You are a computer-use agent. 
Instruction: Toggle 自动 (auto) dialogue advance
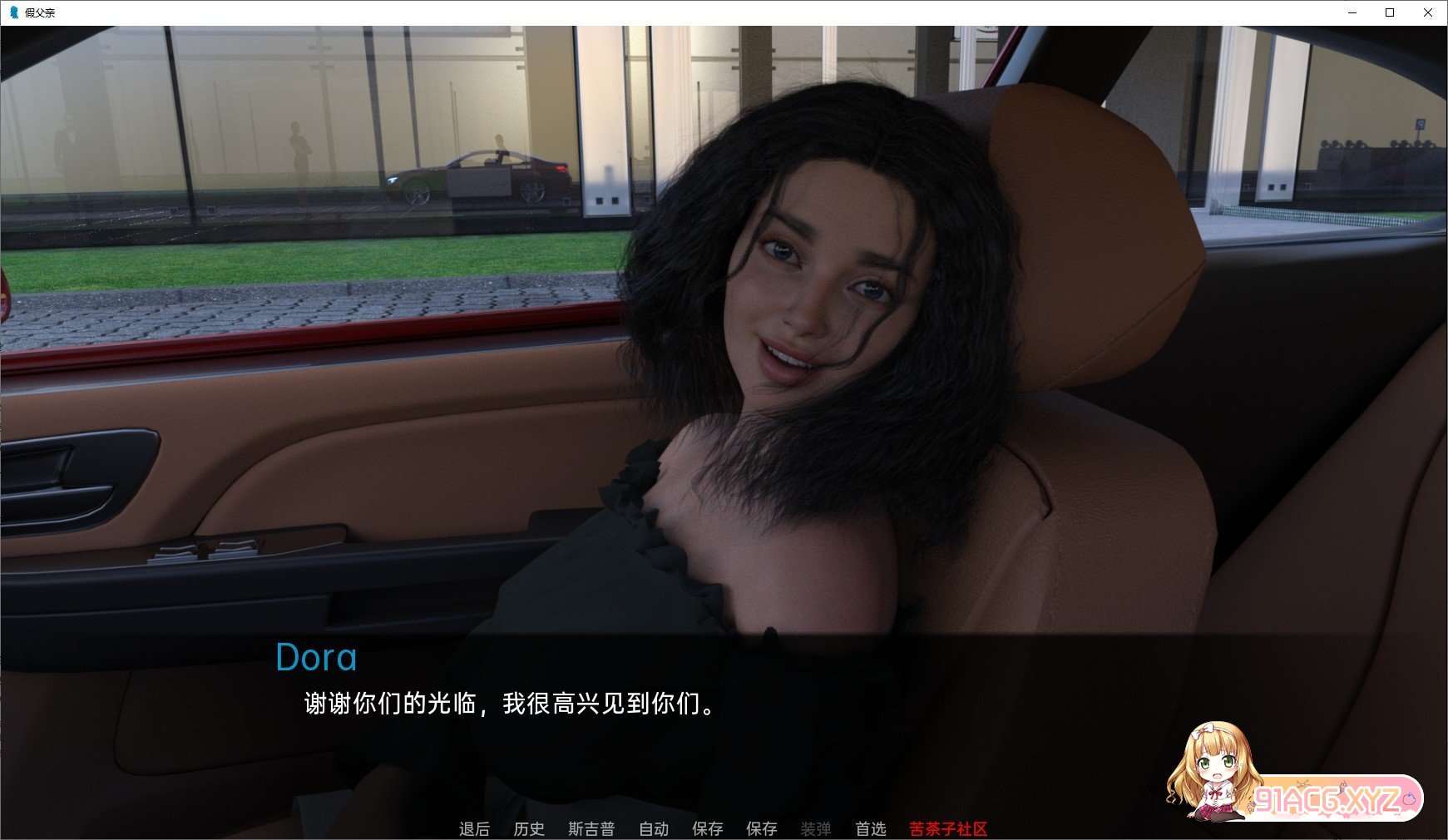coord(654,828)
